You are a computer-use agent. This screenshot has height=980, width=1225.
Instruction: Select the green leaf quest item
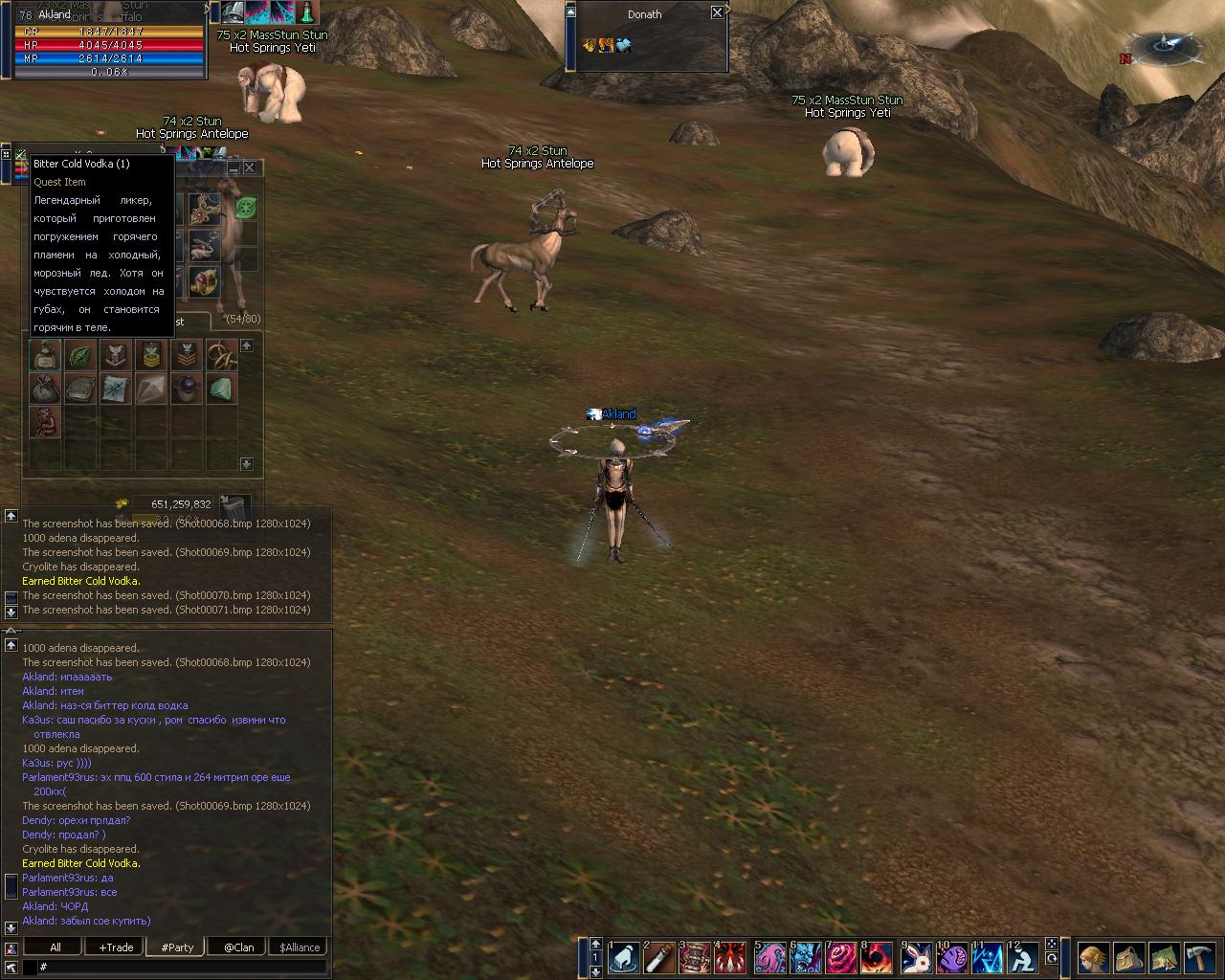(x=79, y=355)
